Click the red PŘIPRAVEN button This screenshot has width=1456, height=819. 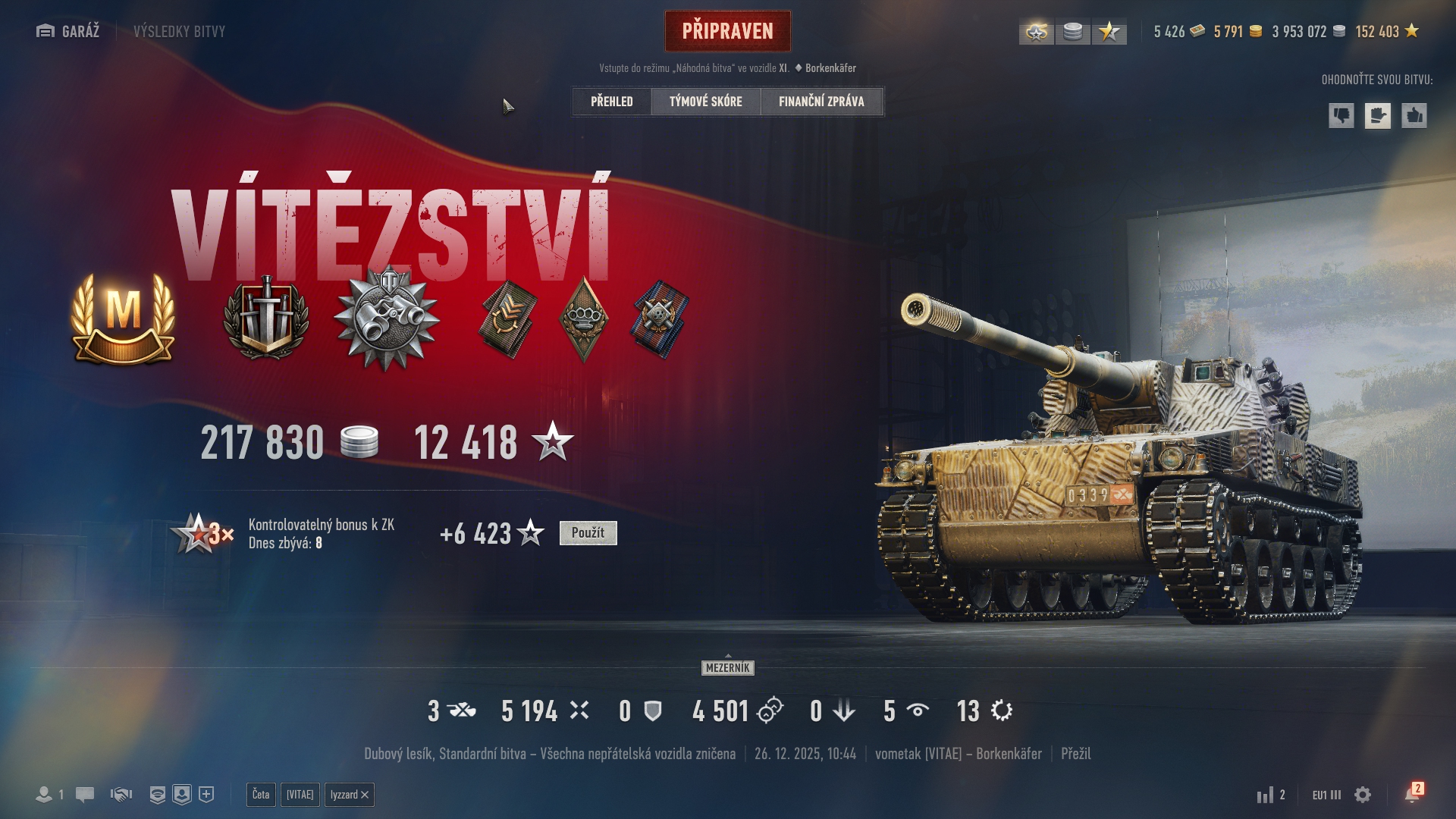point(727,31)
